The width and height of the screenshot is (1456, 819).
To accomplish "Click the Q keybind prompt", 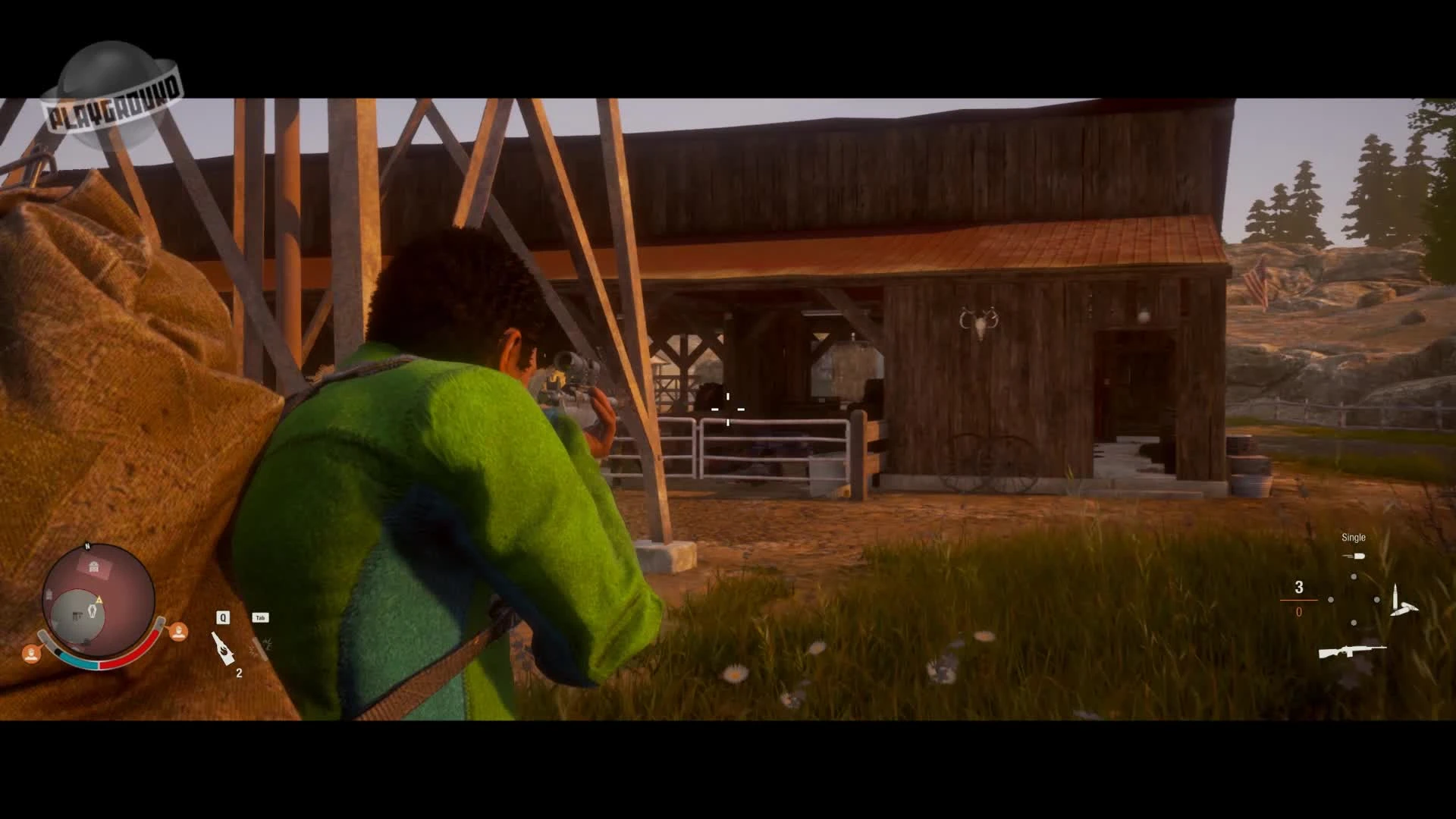I will pyautogui.click(x=223, y=617).
